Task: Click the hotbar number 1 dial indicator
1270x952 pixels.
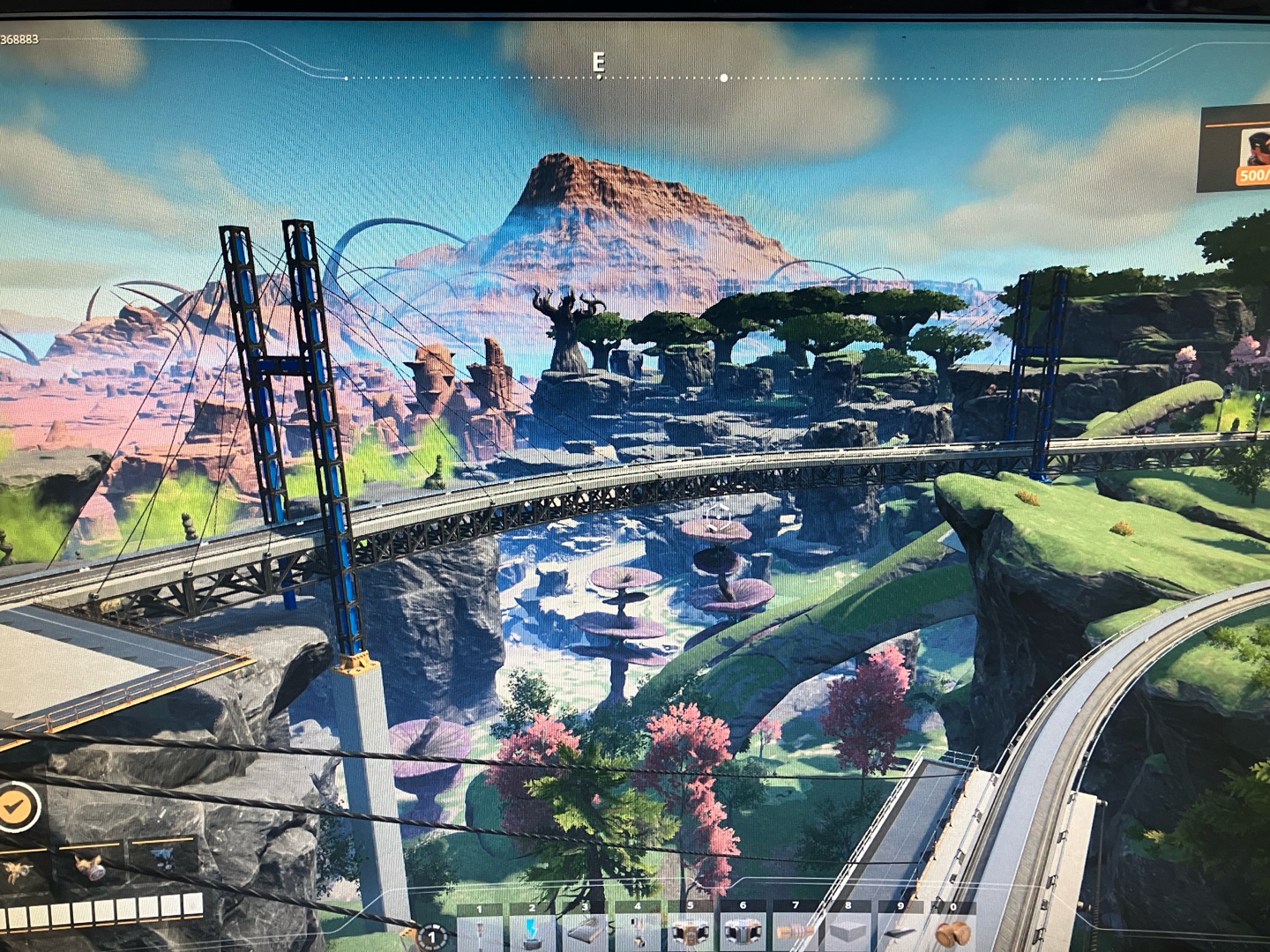Action: (432, 936)
